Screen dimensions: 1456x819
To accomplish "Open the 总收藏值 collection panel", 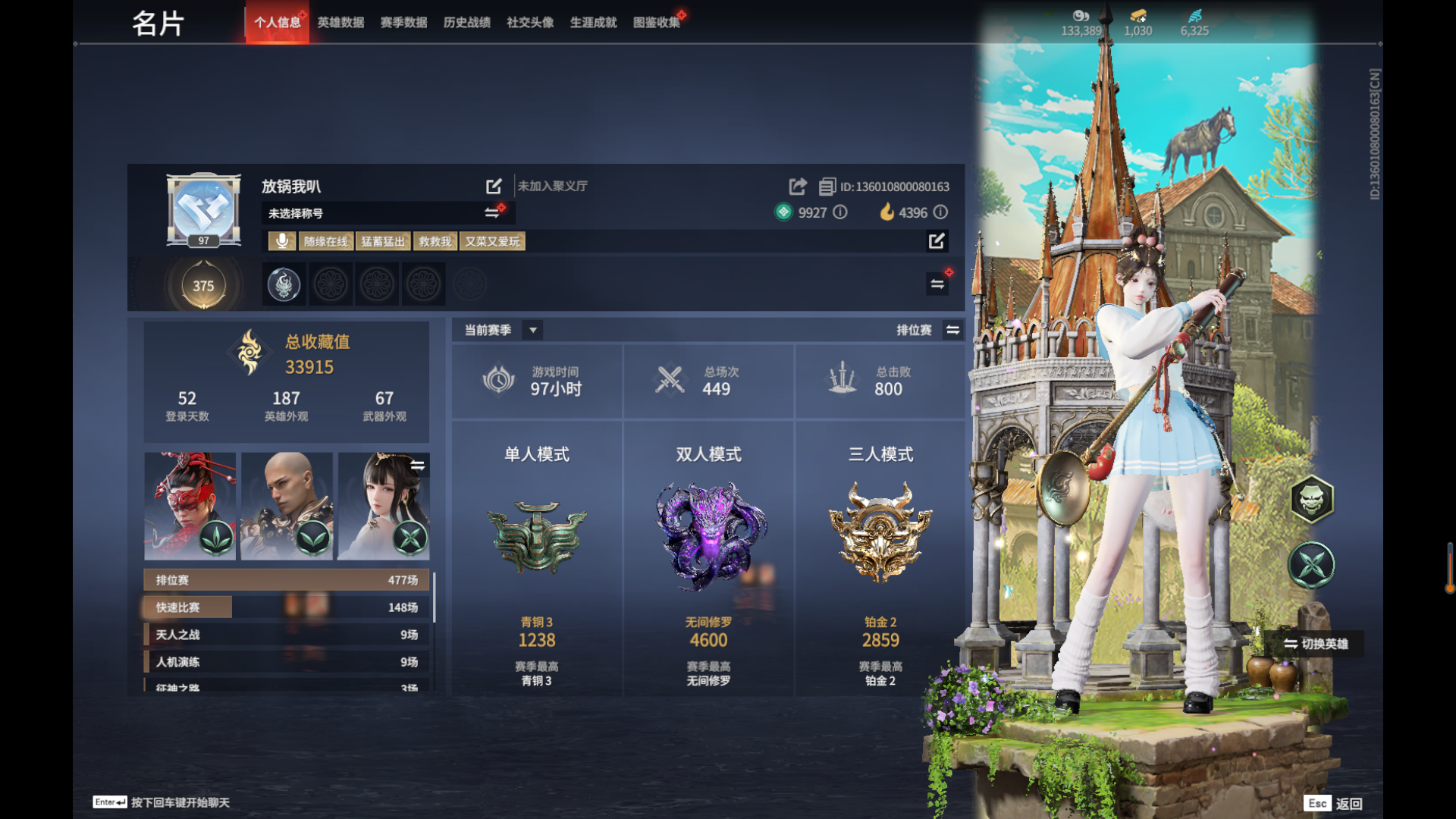I will click(x=287, y=355).
